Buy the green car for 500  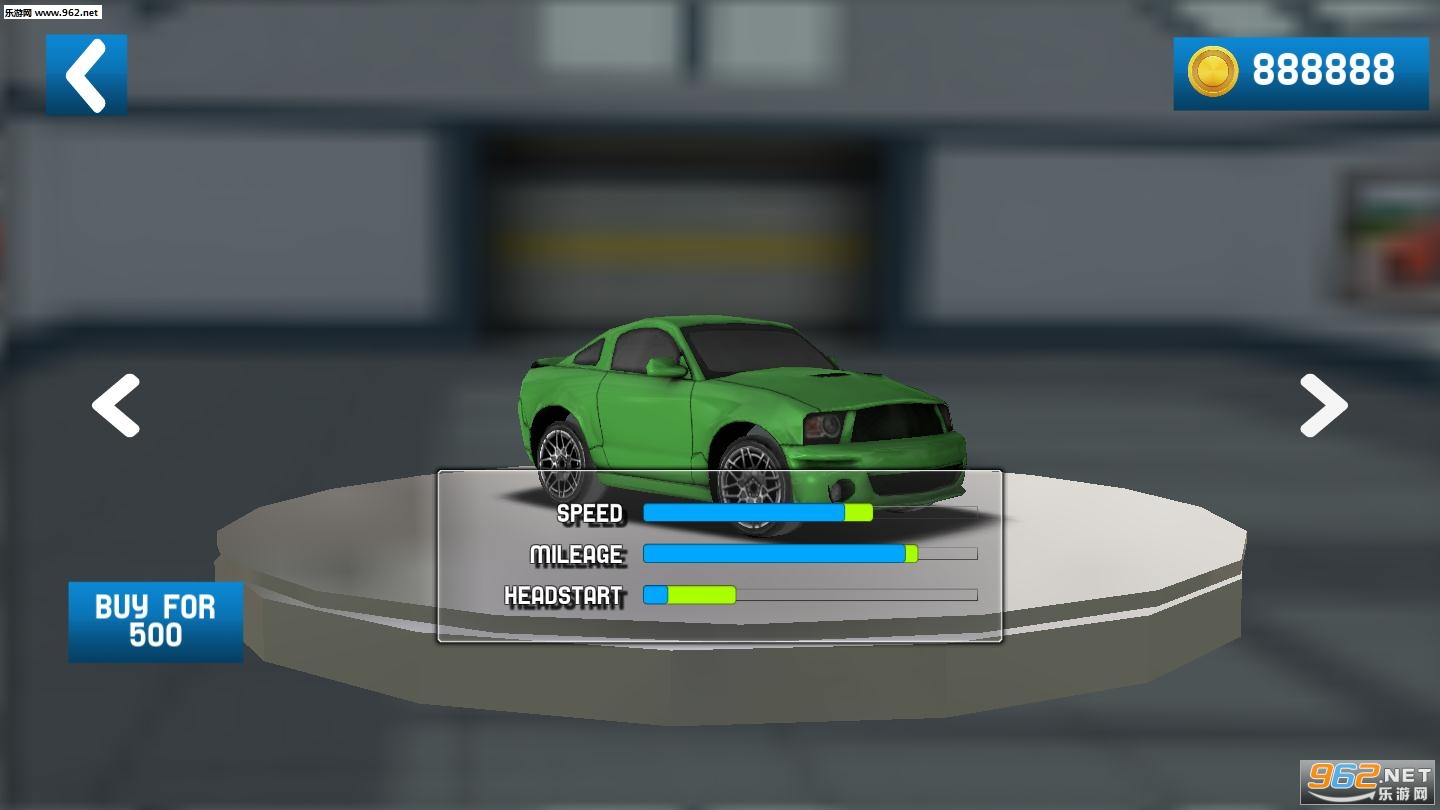click(x=155, y=621)
